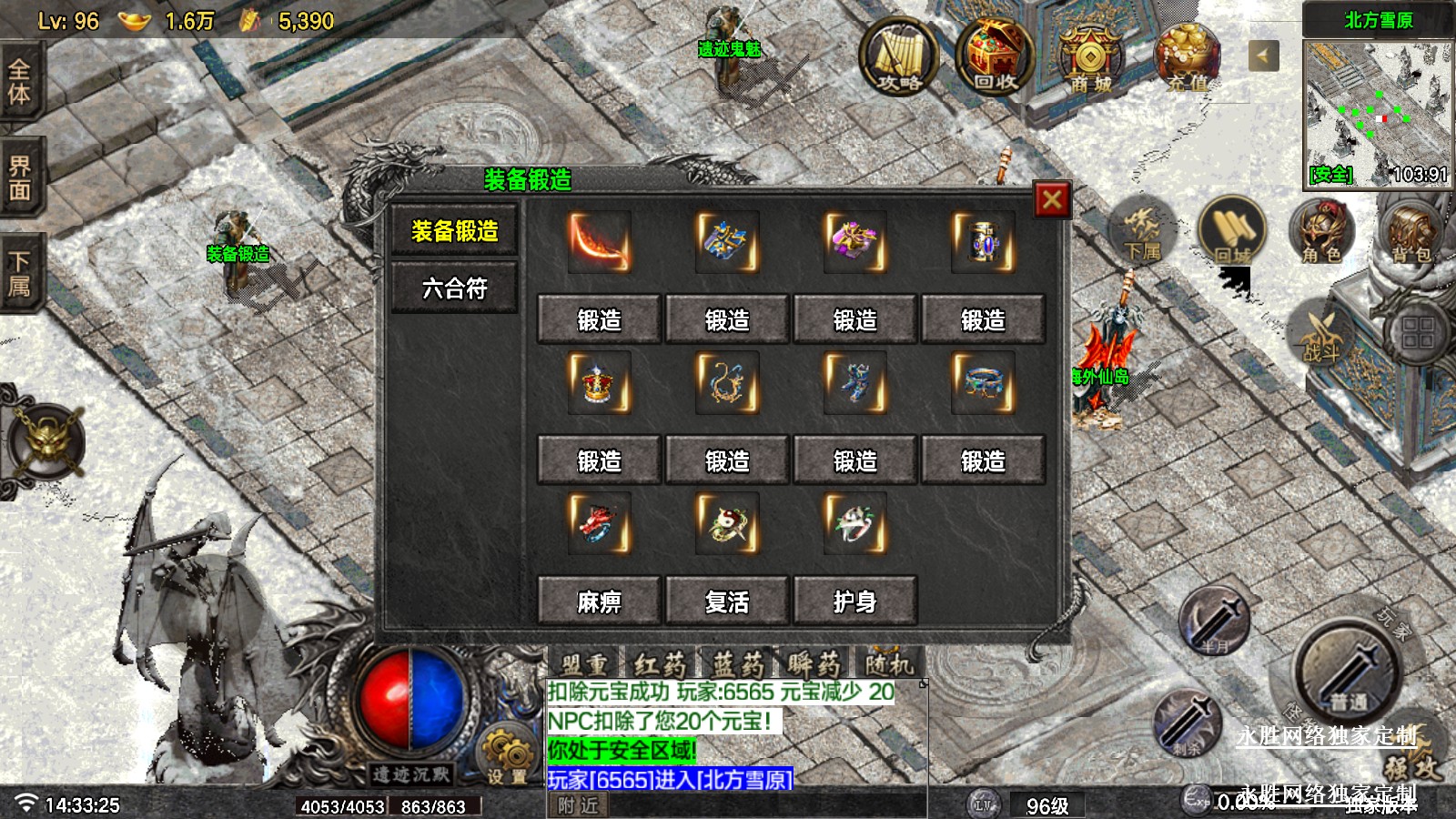Image resolution: width=1456 pixels, height=819 pixels.
Task: Open the 设置 gear settings
Action: pos(507,755)
